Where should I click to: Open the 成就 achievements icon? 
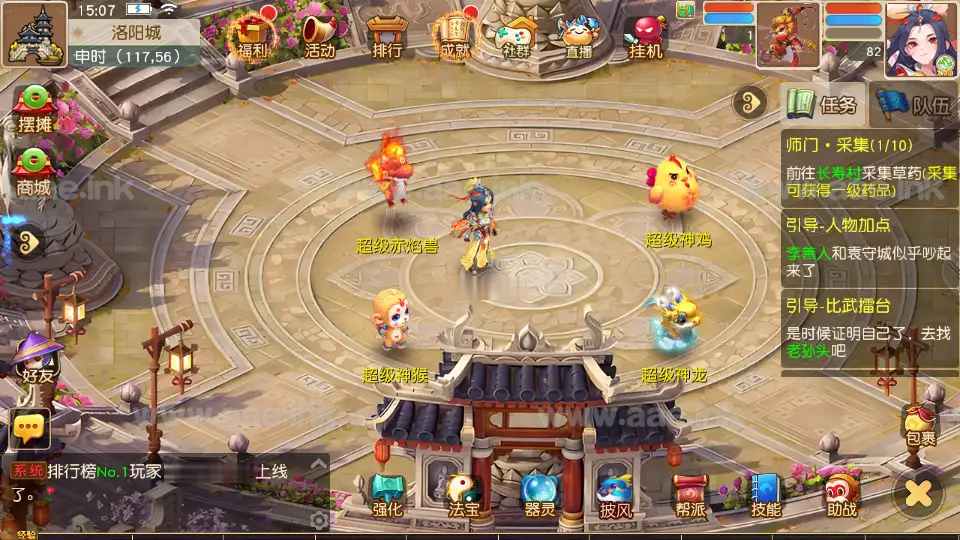[453, 36]
